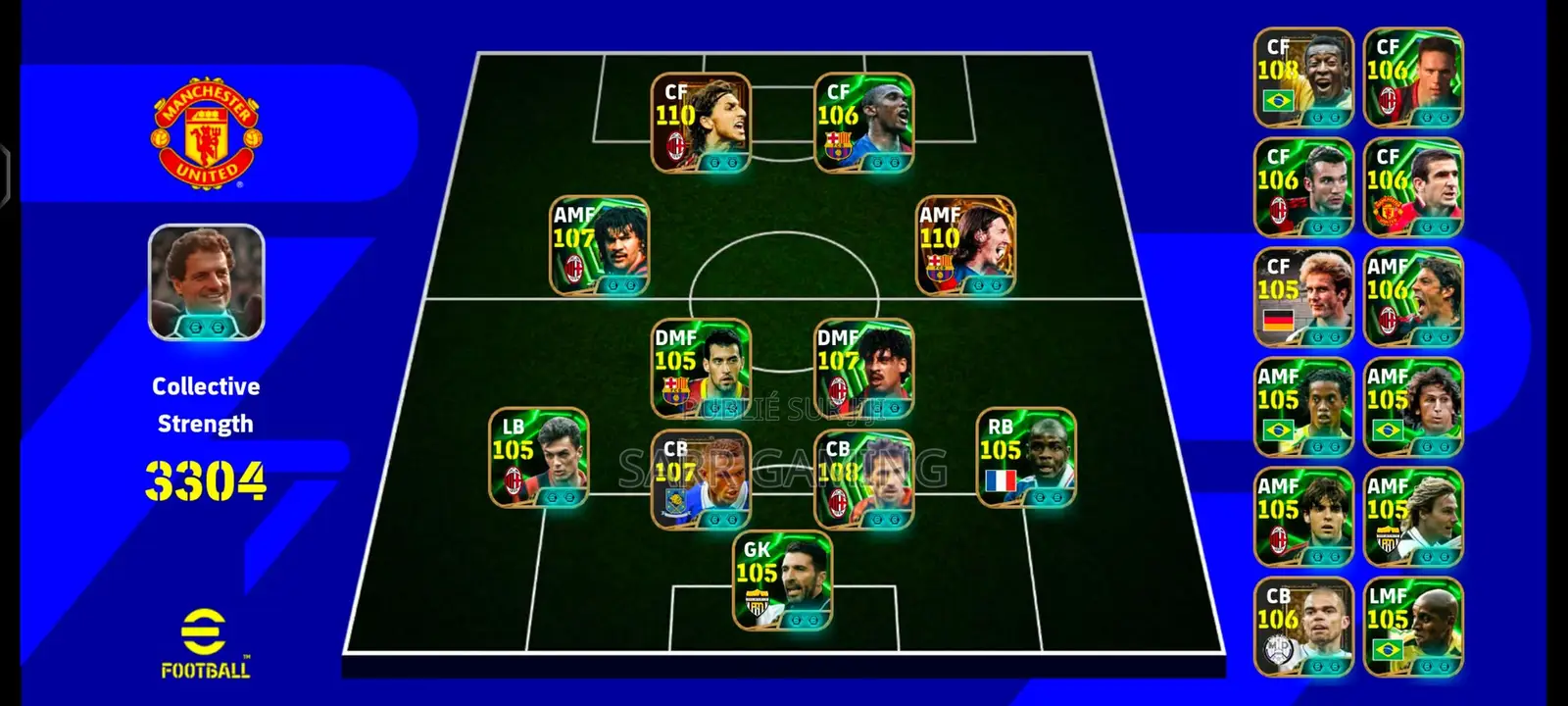Open the manager portrait
This screenshot has width=1568, height=706.
[206, 282]
